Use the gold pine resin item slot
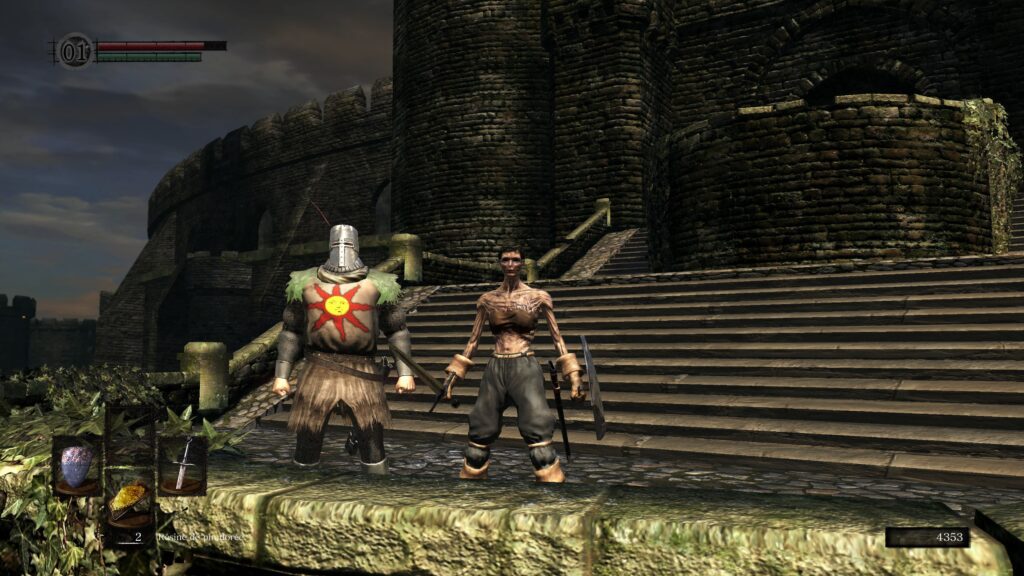 tap(129, 500)
